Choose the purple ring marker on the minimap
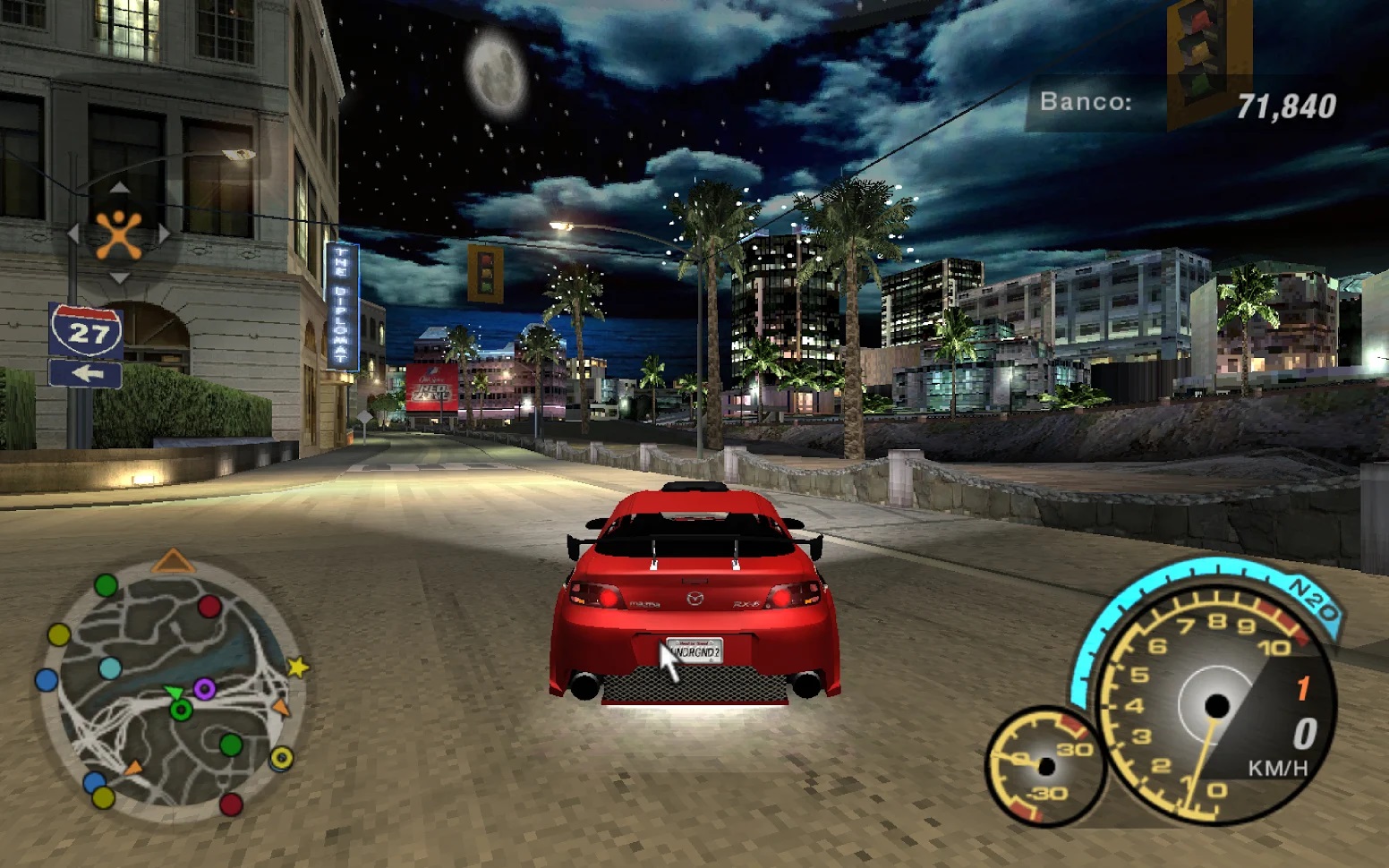Image resolution: width=1389 pixels, height=868 pixels. tap(205, 688)
